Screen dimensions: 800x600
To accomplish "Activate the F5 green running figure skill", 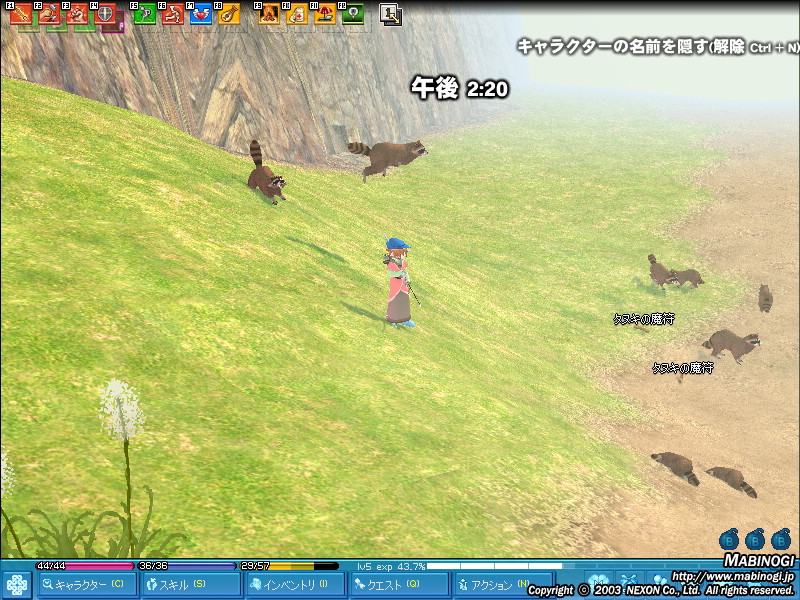I will point(145,14).
